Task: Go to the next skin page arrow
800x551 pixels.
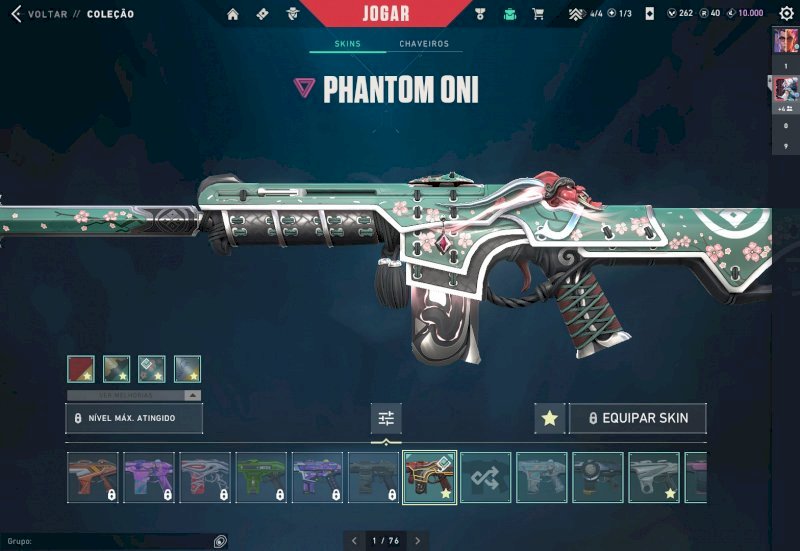Action: [418, 541]
